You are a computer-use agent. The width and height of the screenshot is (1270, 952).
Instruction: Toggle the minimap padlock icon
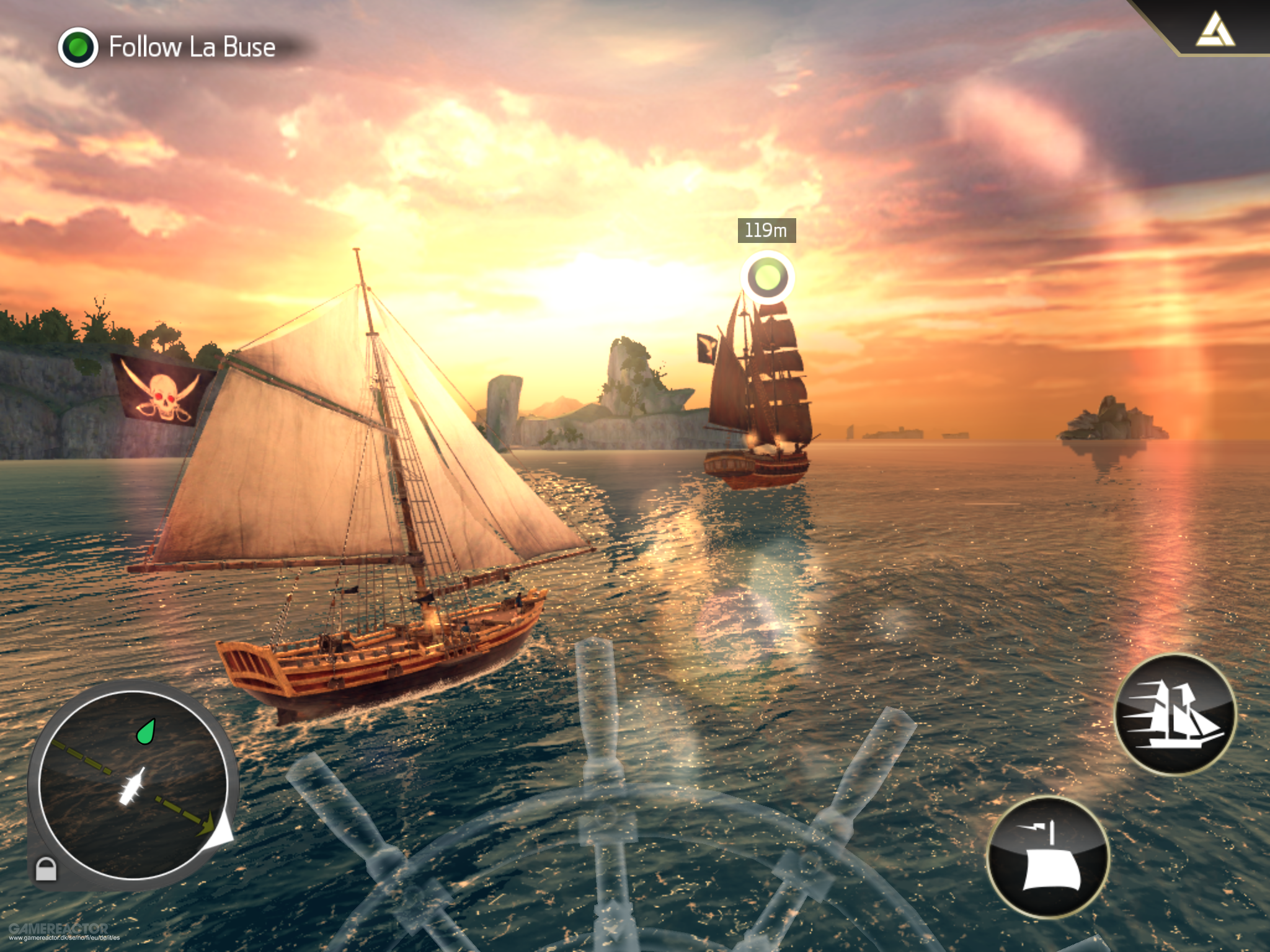[45, 868]
